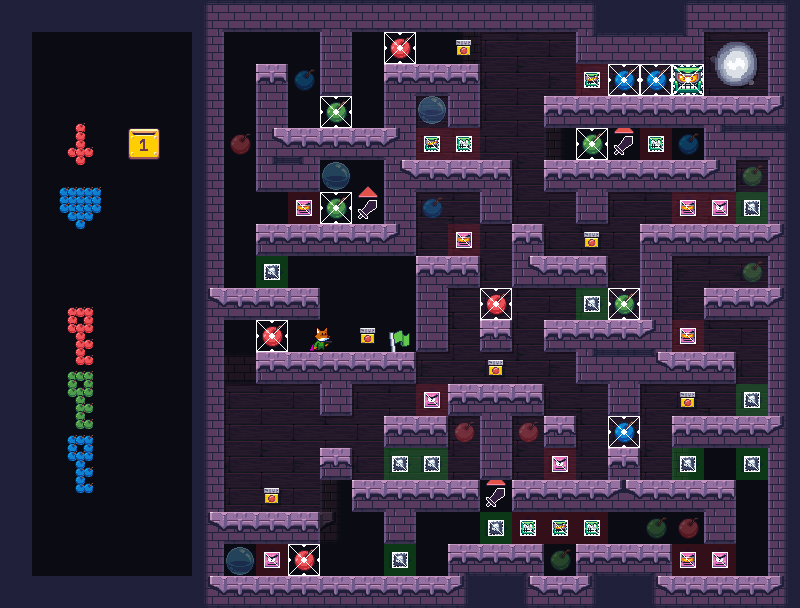Click the yellow treasure box counter icon
800x608 pixels.
[x=143, y=144]
